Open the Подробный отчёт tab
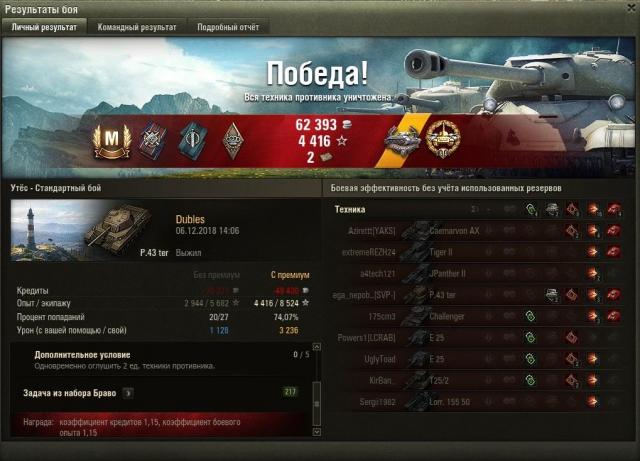640x461 pixels. [226, 27]
